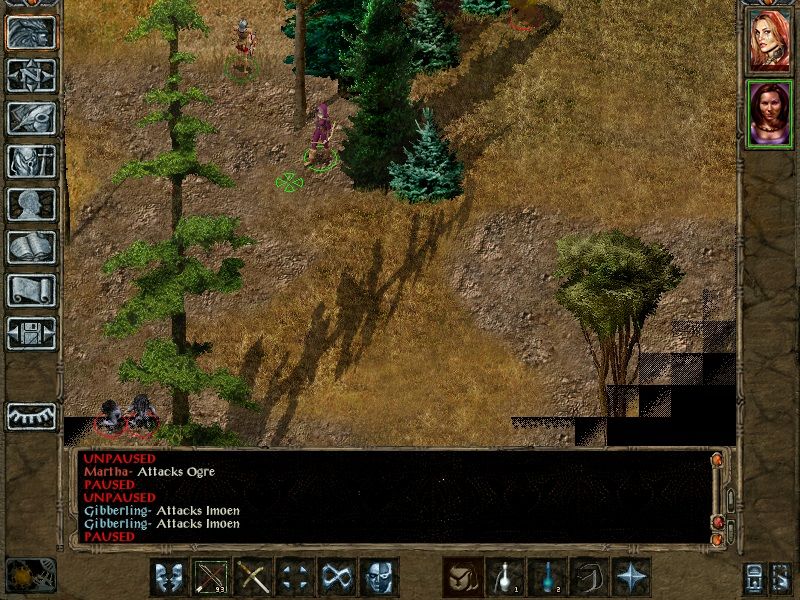
Task: Open the inventory screen button
Action: [31, 161]
